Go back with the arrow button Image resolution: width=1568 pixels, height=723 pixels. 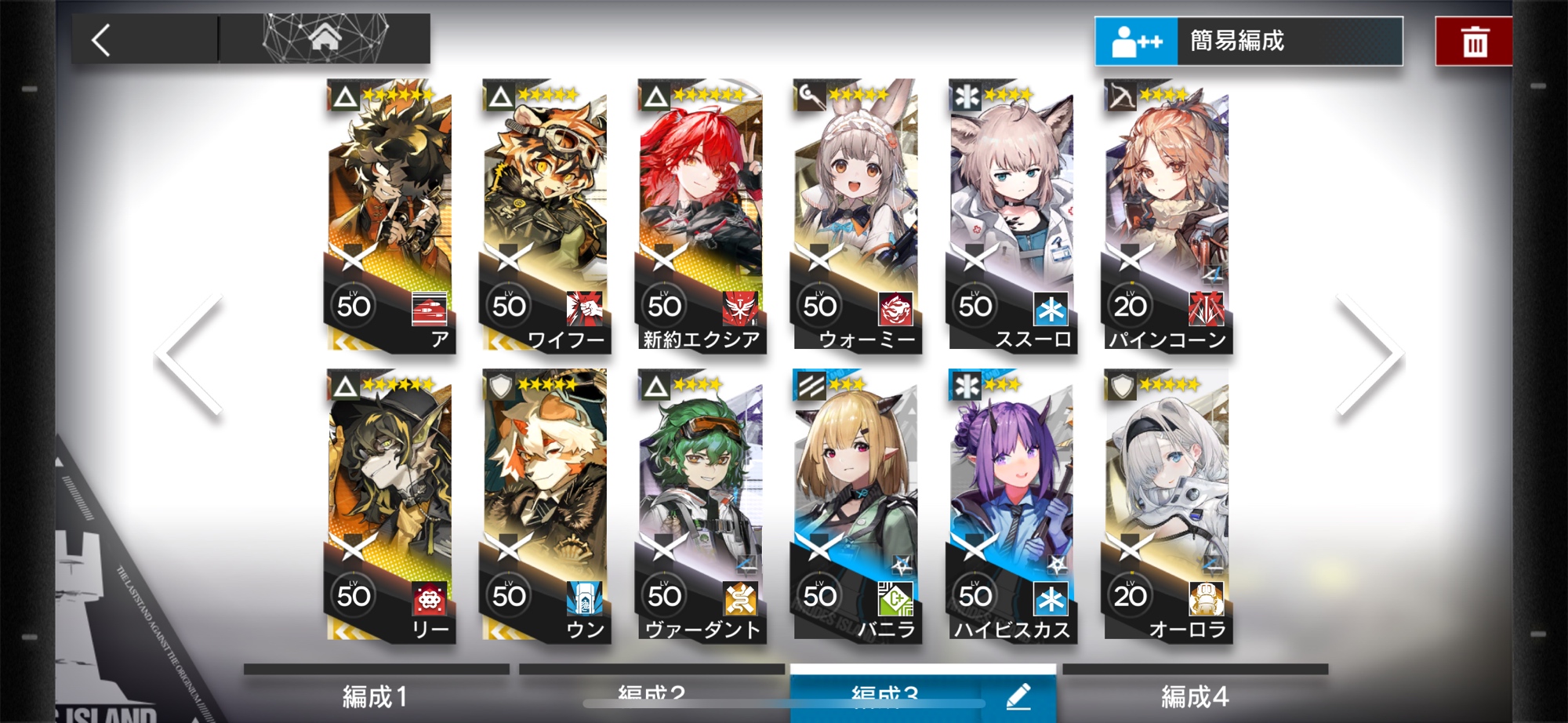tap(102, 40)
